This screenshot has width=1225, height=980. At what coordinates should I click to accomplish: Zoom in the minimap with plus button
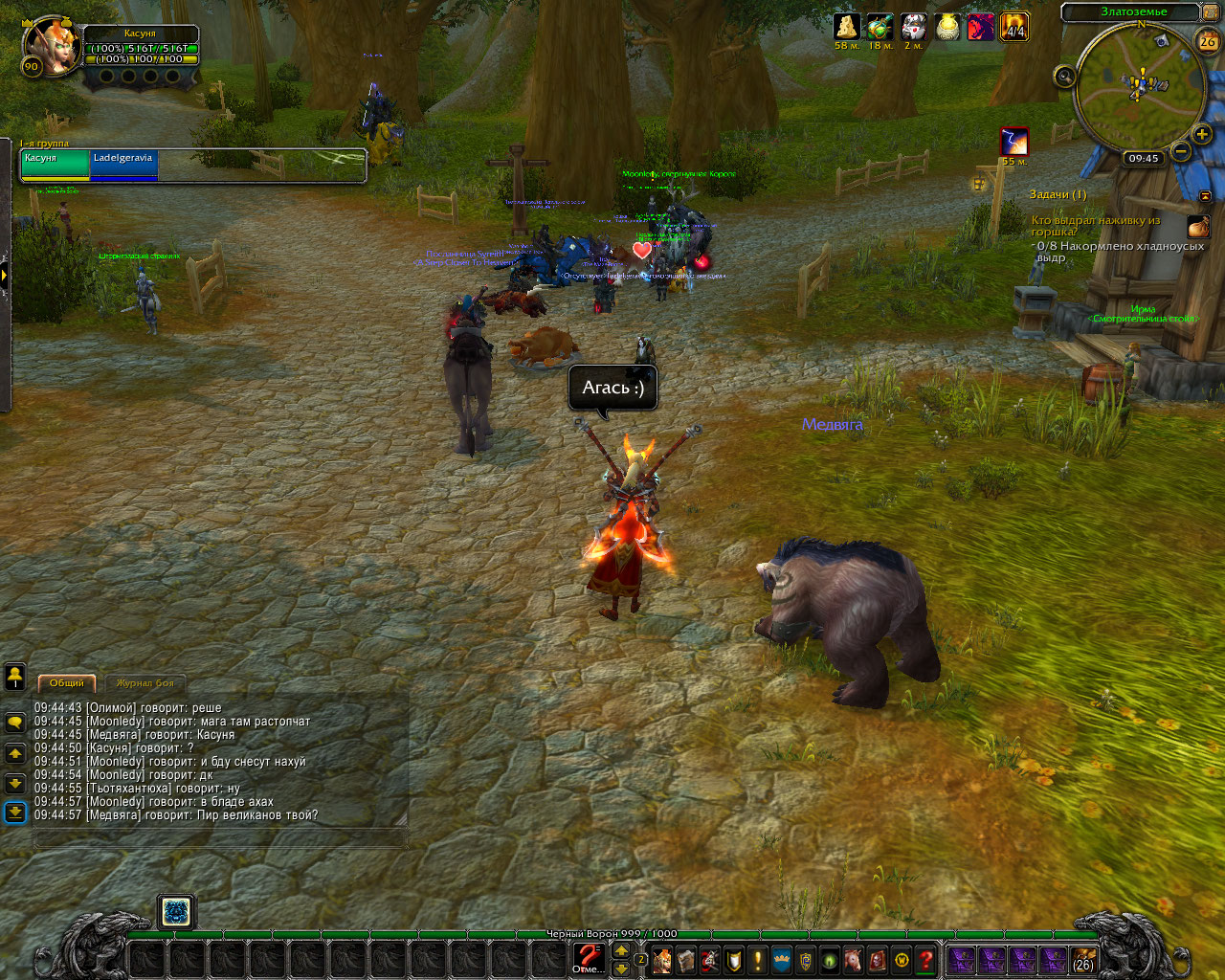[1202, 135]
